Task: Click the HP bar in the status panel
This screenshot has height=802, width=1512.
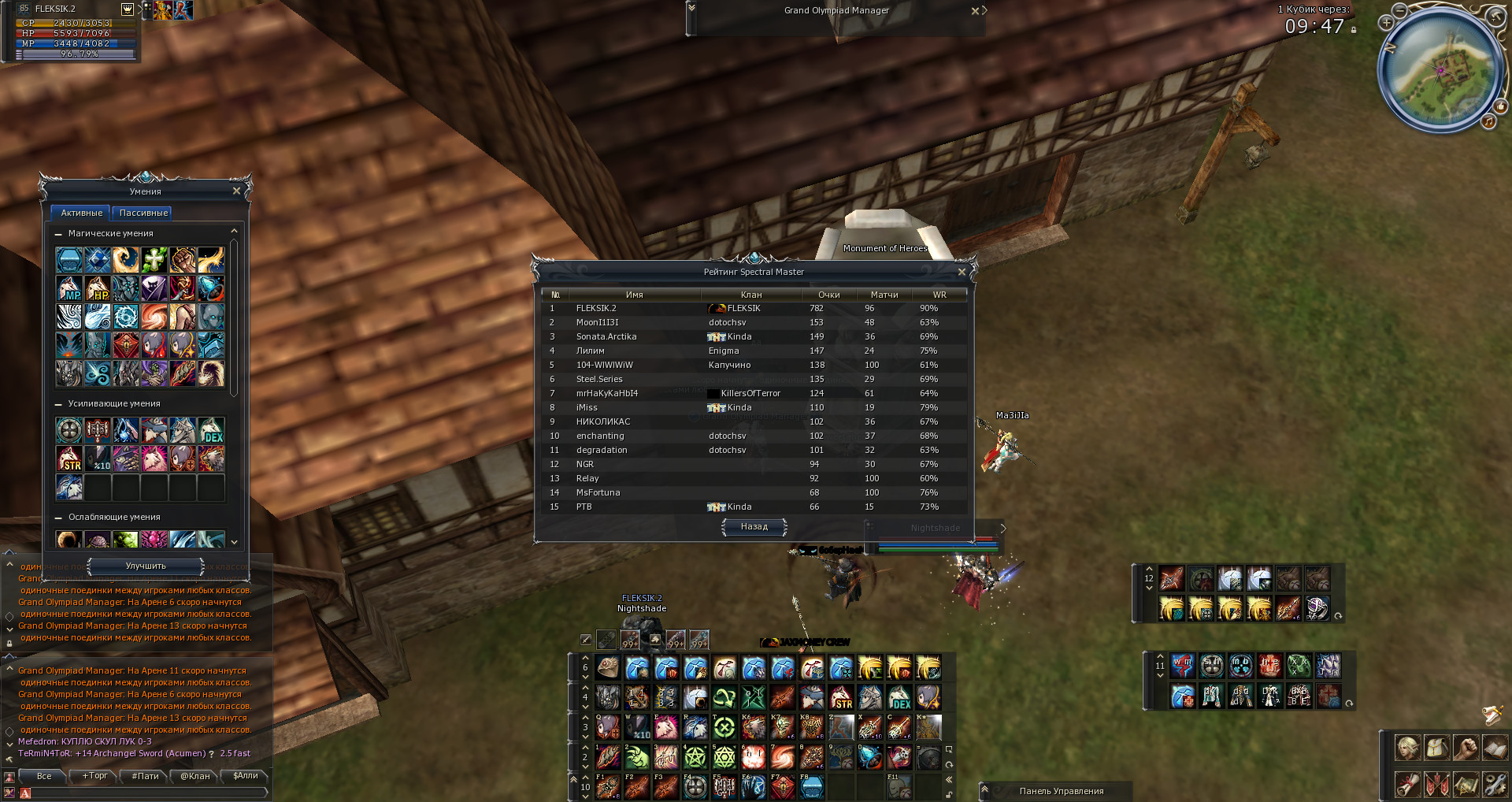Action: click(75, 34)
